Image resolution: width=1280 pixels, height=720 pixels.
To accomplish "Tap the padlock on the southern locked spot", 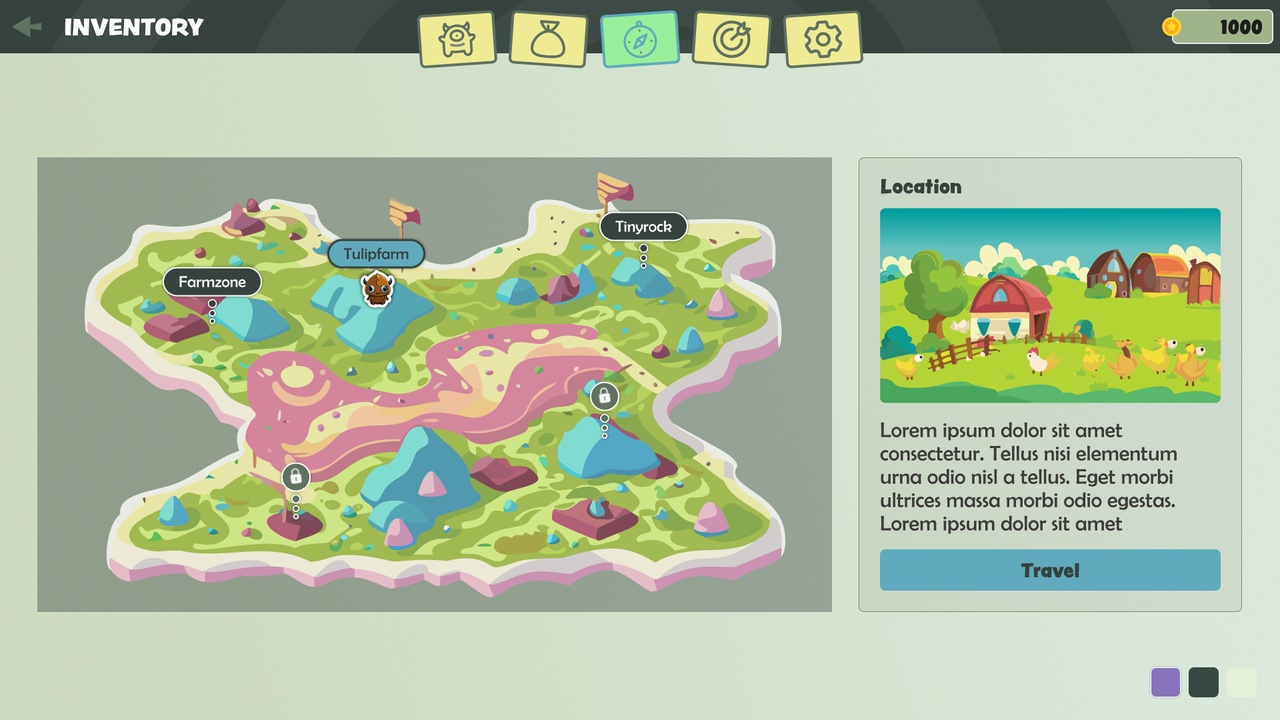I will (295, 477).
